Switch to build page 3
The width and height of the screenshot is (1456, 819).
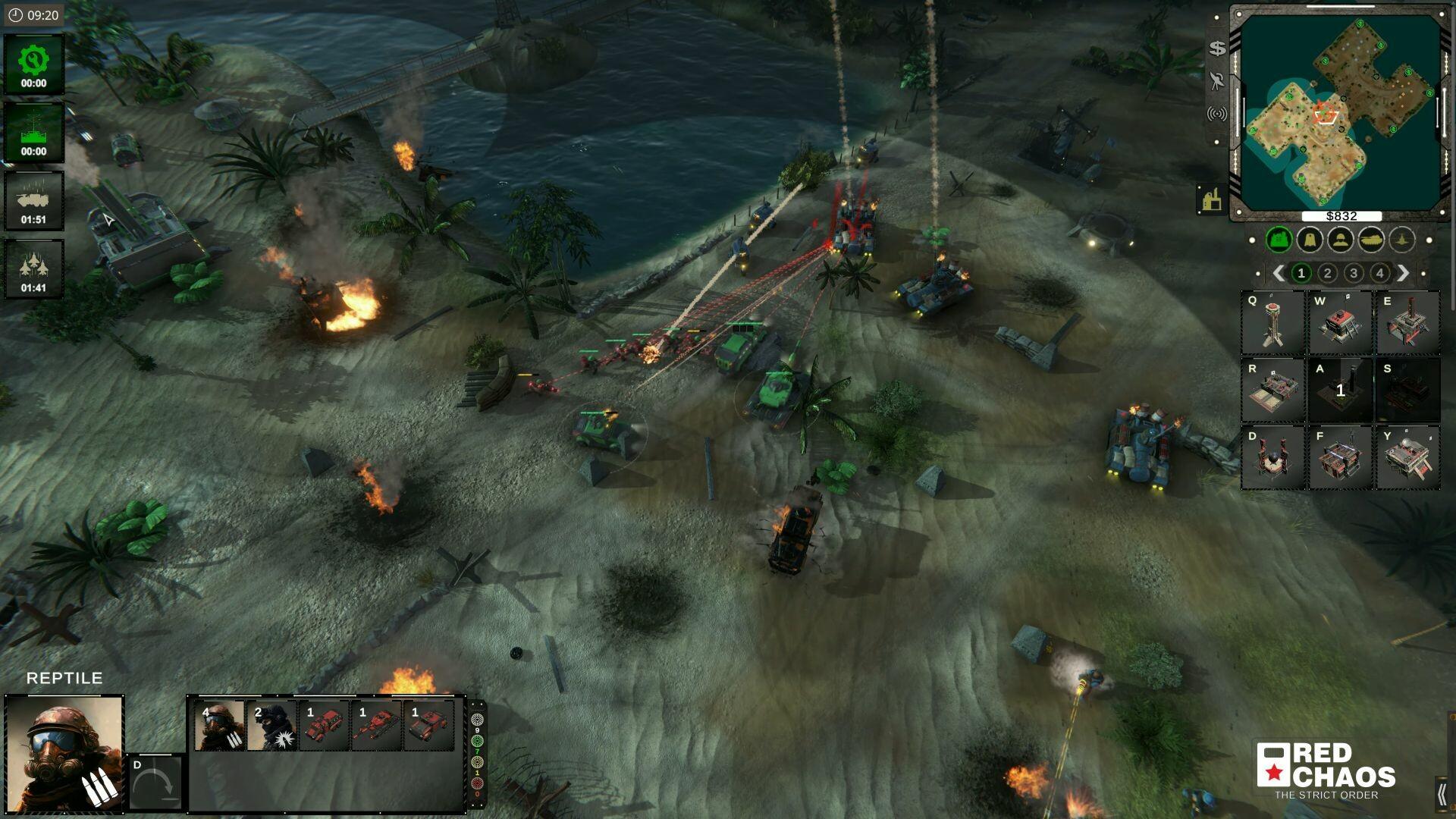click(x=1352, y=273)
